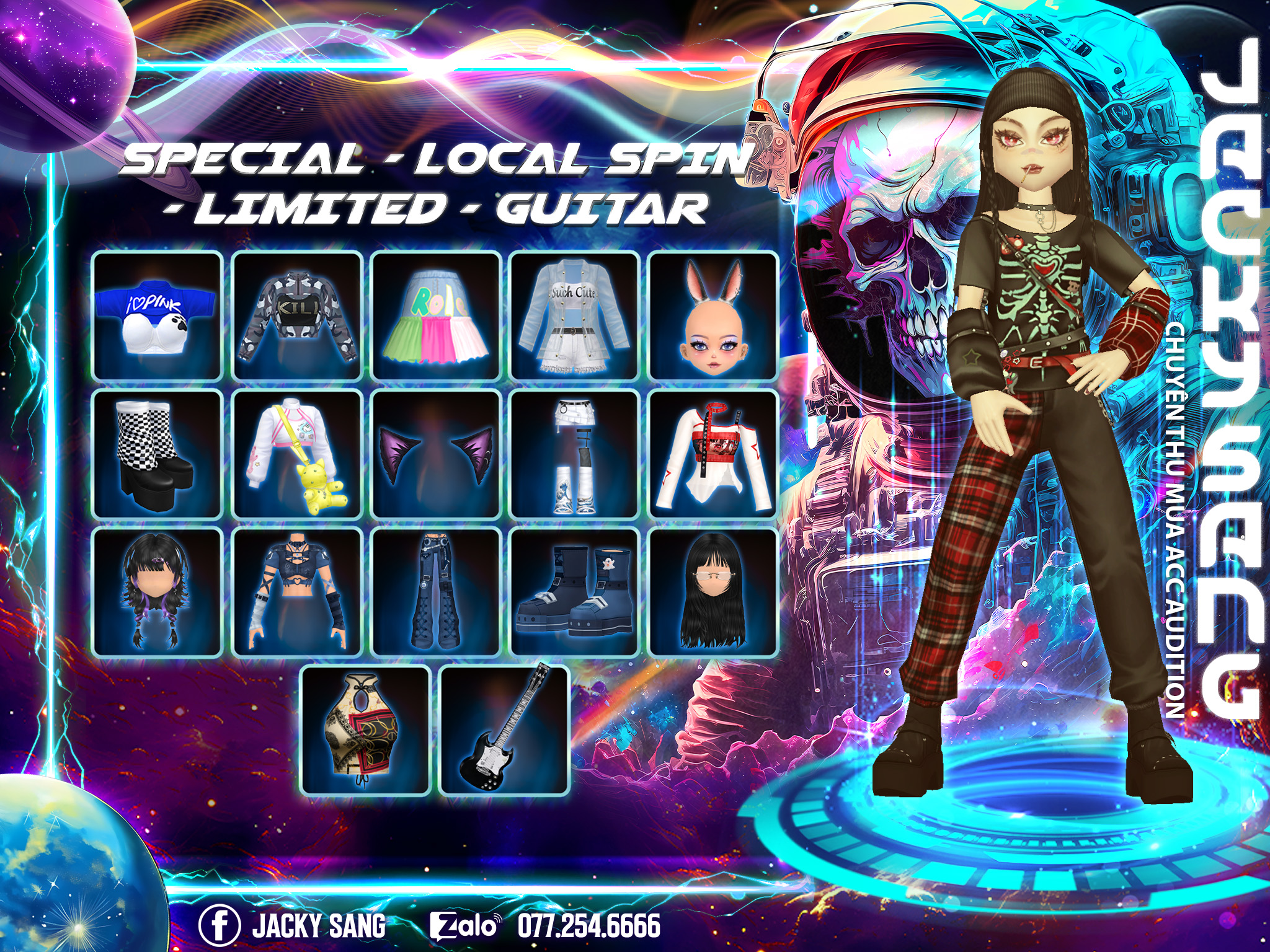Viewport: 1270px width, 952px height.
Task: Choose the camo KILL jacket tile
Action: (x=297, y=315)
